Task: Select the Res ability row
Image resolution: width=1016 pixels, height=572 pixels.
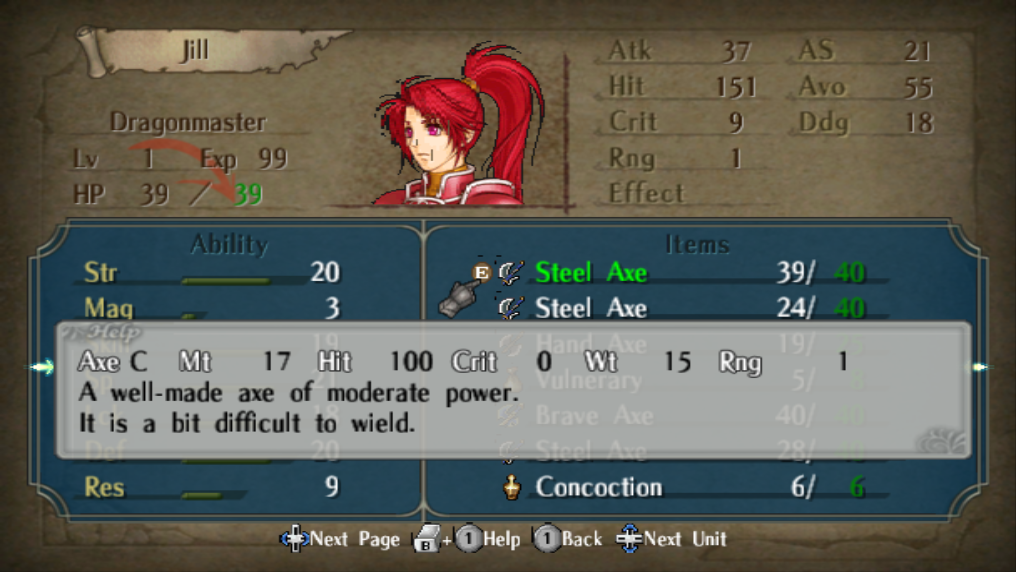Action: 212,487
